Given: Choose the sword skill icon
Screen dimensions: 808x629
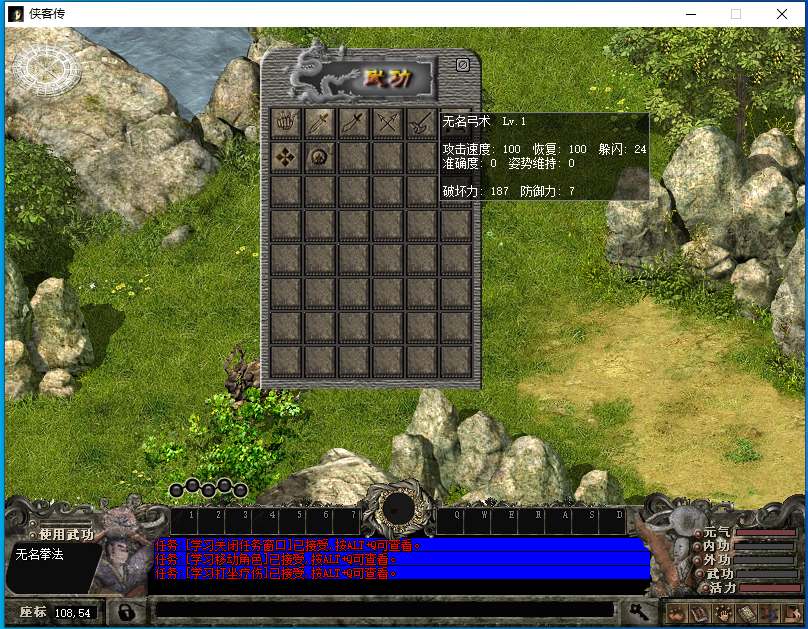Looking at the screenshot, I should [x=321, y=123].
